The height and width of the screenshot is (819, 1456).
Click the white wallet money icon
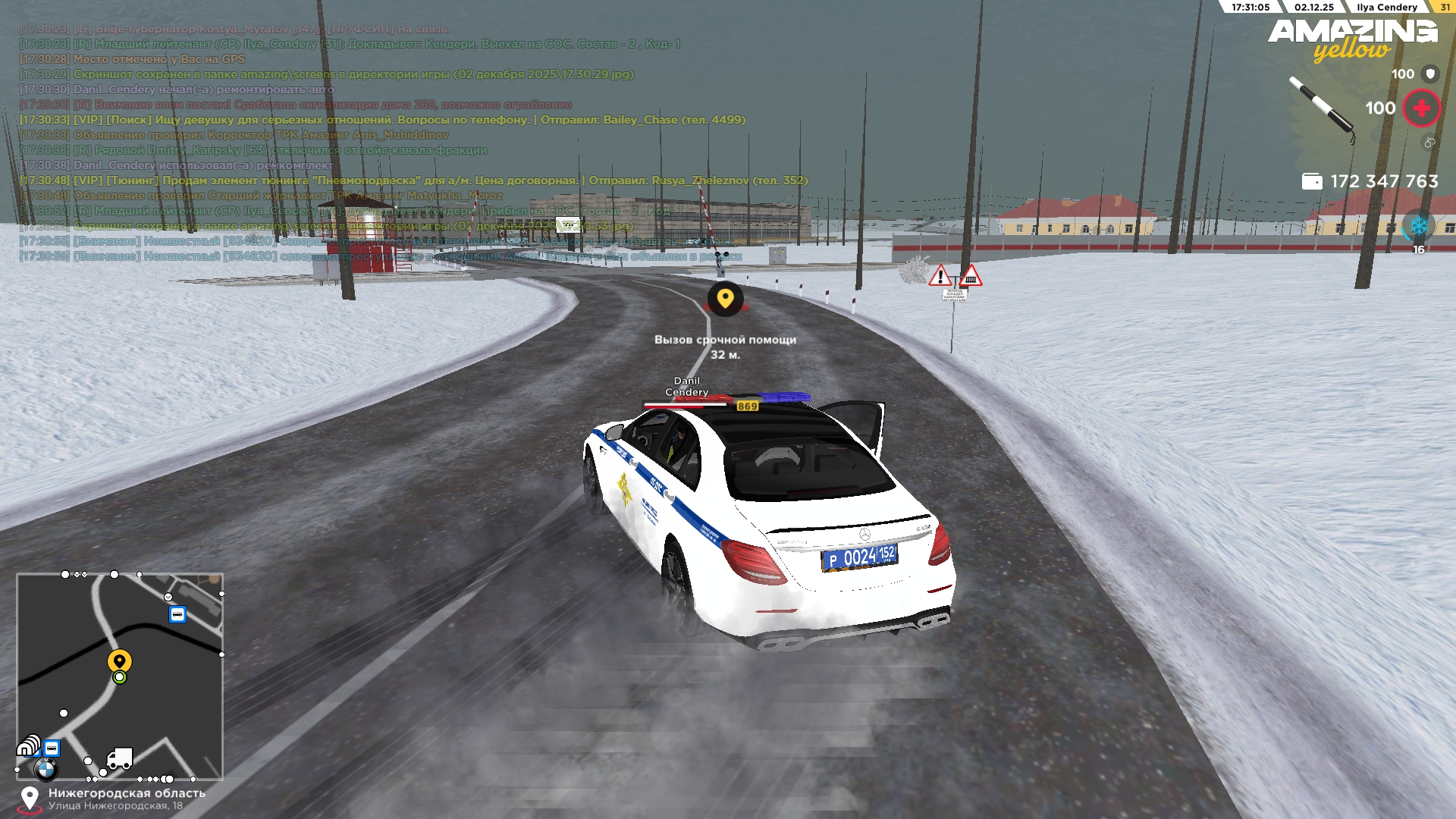[1311, 181]
